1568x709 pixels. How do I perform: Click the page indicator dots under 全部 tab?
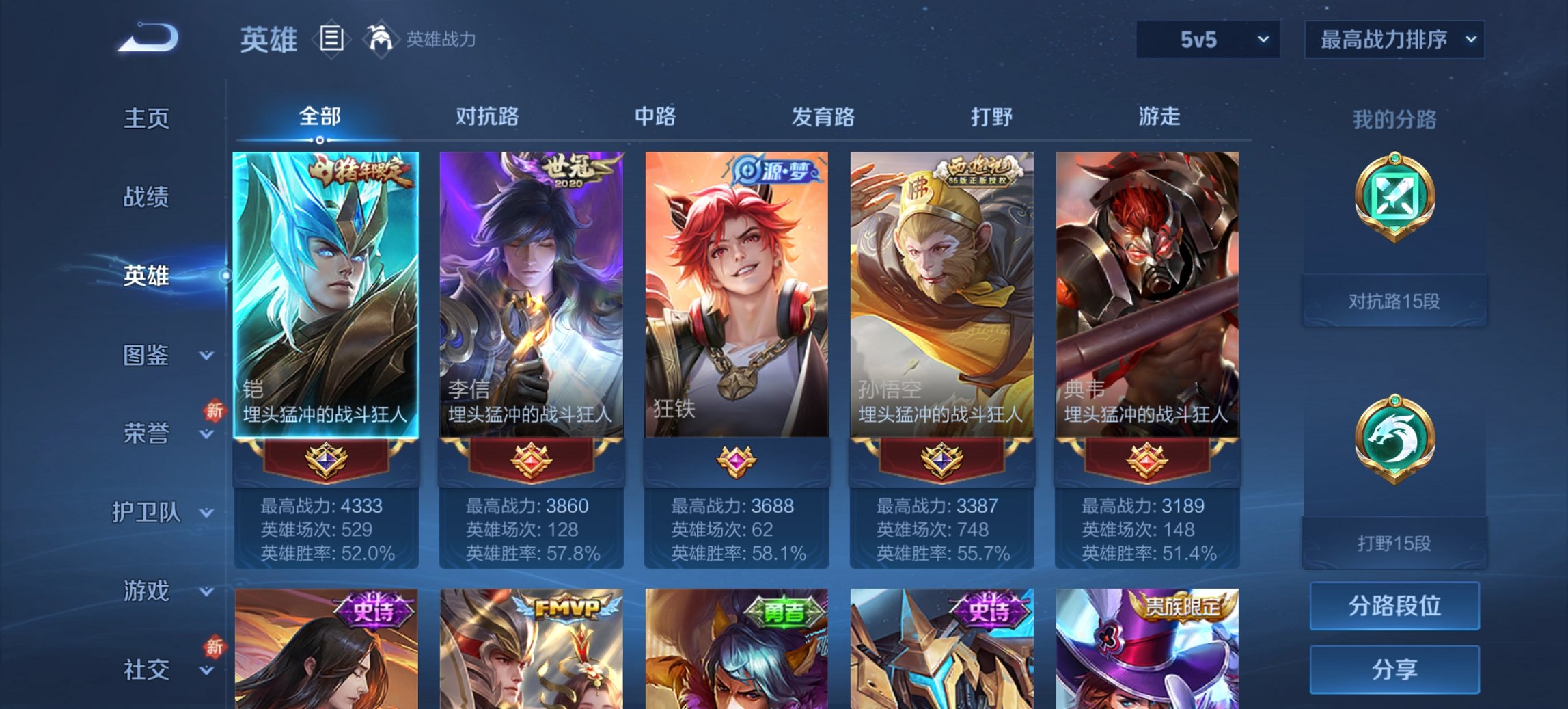click(x=318, y=139)
